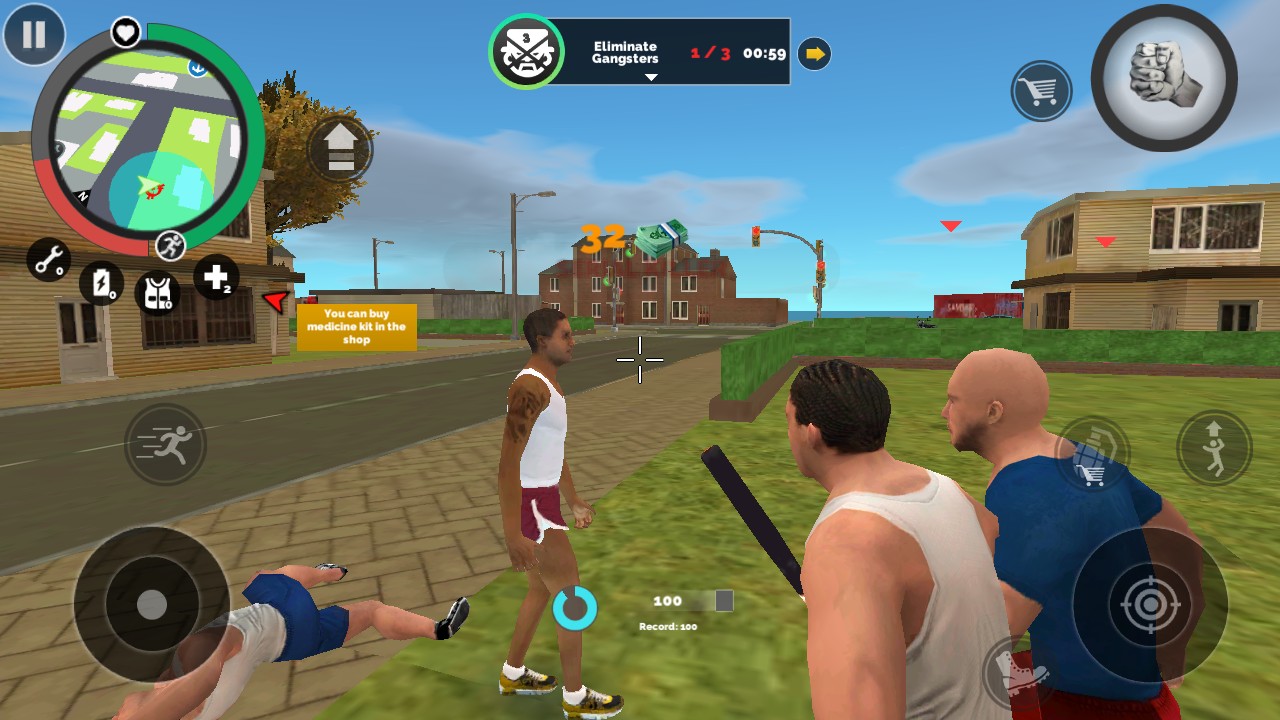Screen dimensions: 1280x720
Task: Tap the crosshair attack button
Action: tap(1150, 604)
